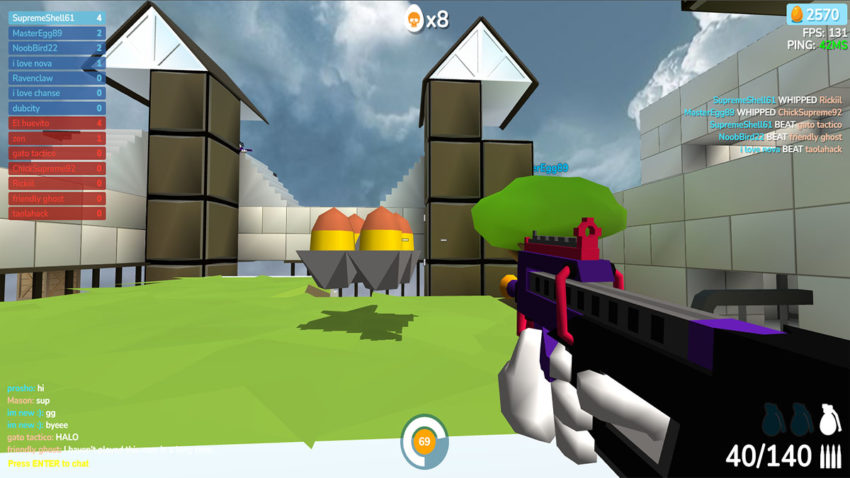
Task: Choose gato tactico in the player list
Action: (56, 153)
